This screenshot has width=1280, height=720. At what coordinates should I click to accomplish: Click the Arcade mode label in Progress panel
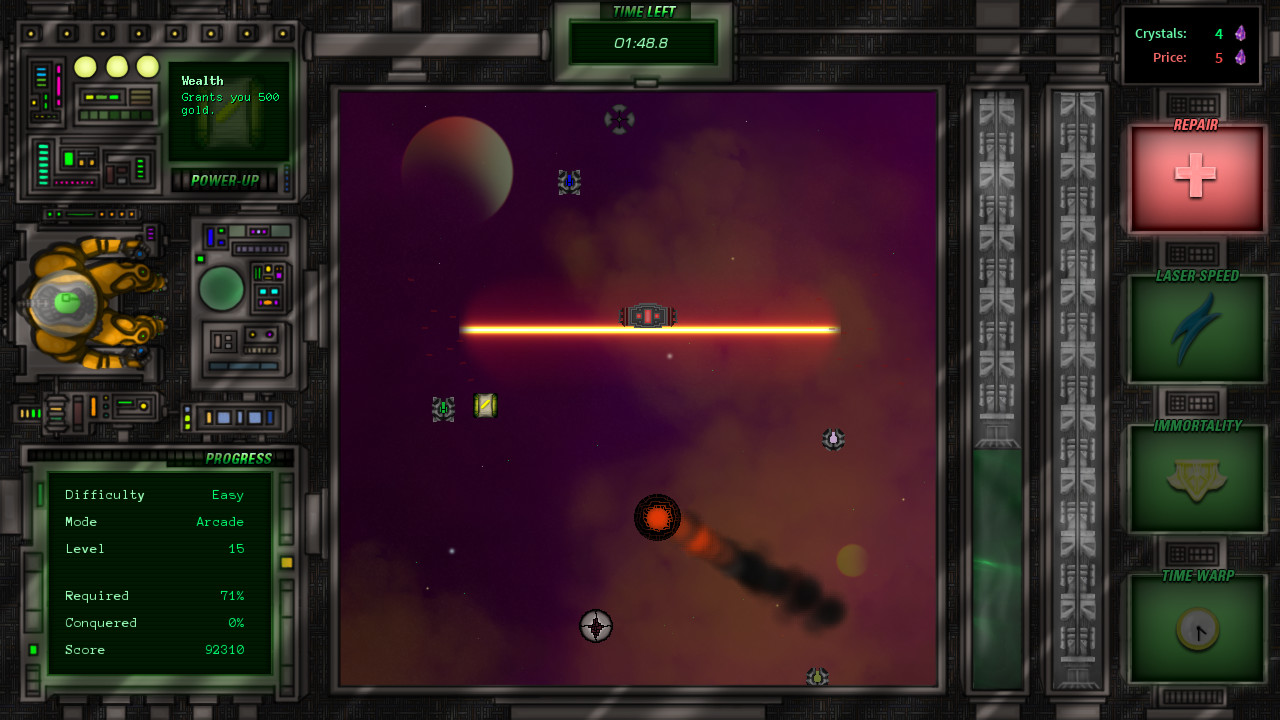pos(219,521)
